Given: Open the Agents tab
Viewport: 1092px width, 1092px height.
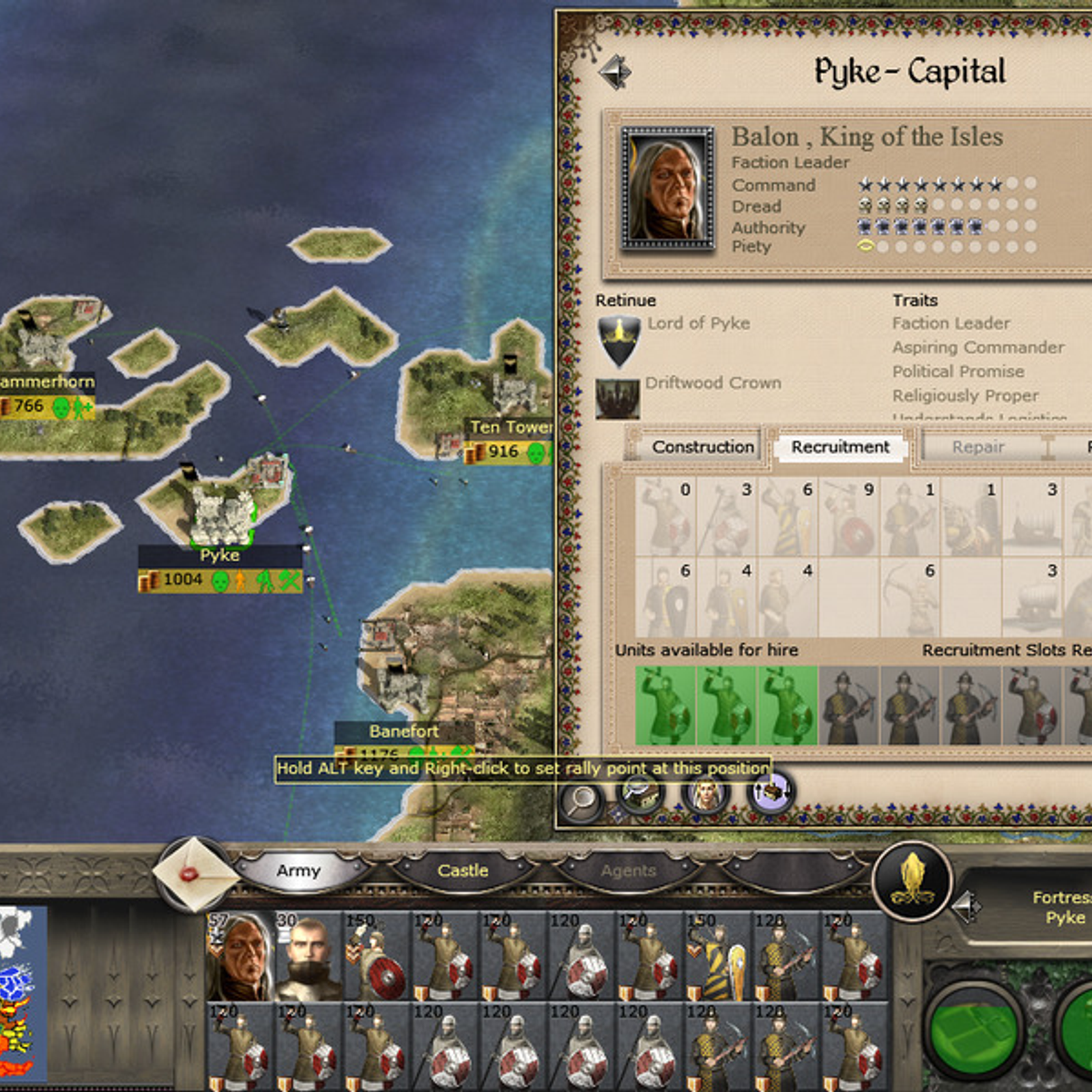Looking at the screenshot, I should 628,871.
